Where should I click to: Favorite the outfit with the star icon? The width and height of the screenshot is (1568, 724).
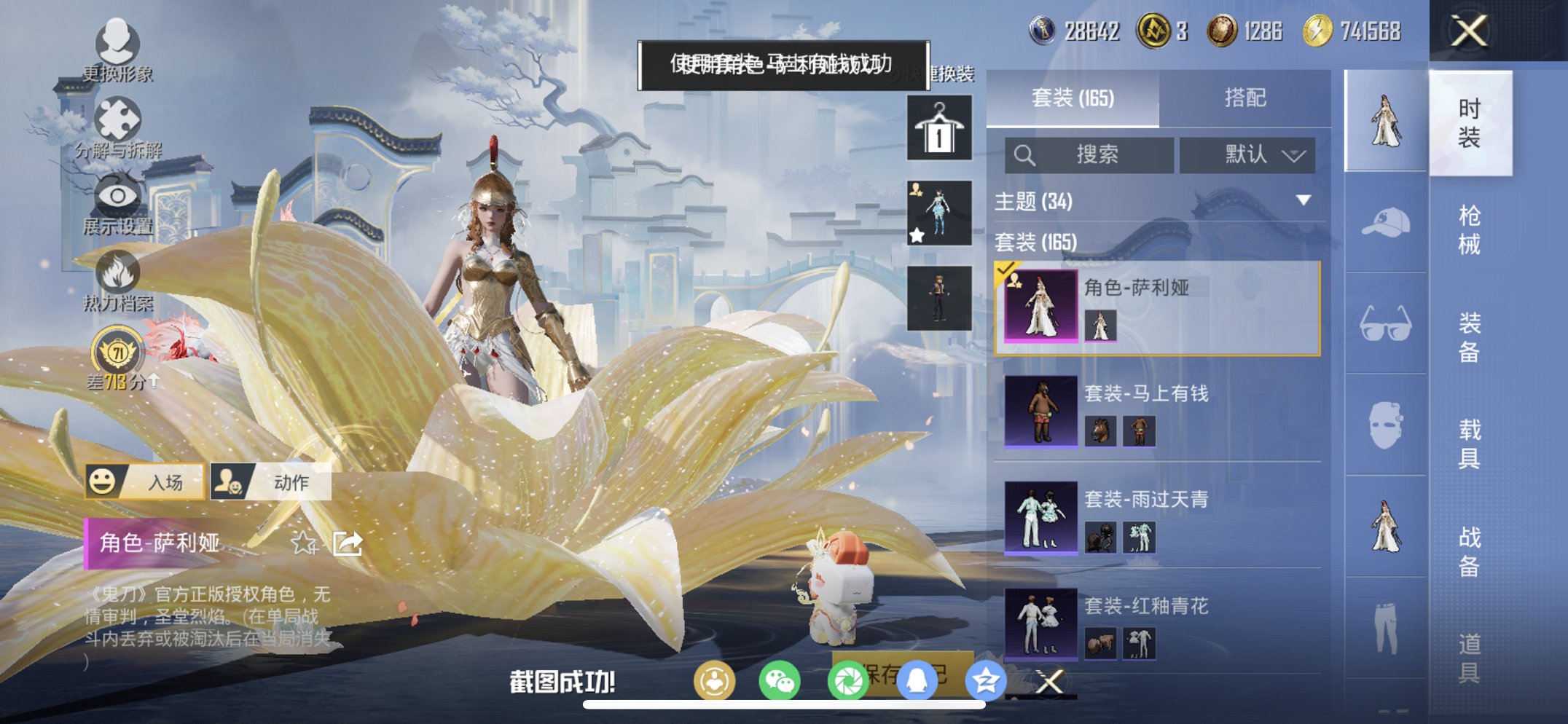point(303,543)
